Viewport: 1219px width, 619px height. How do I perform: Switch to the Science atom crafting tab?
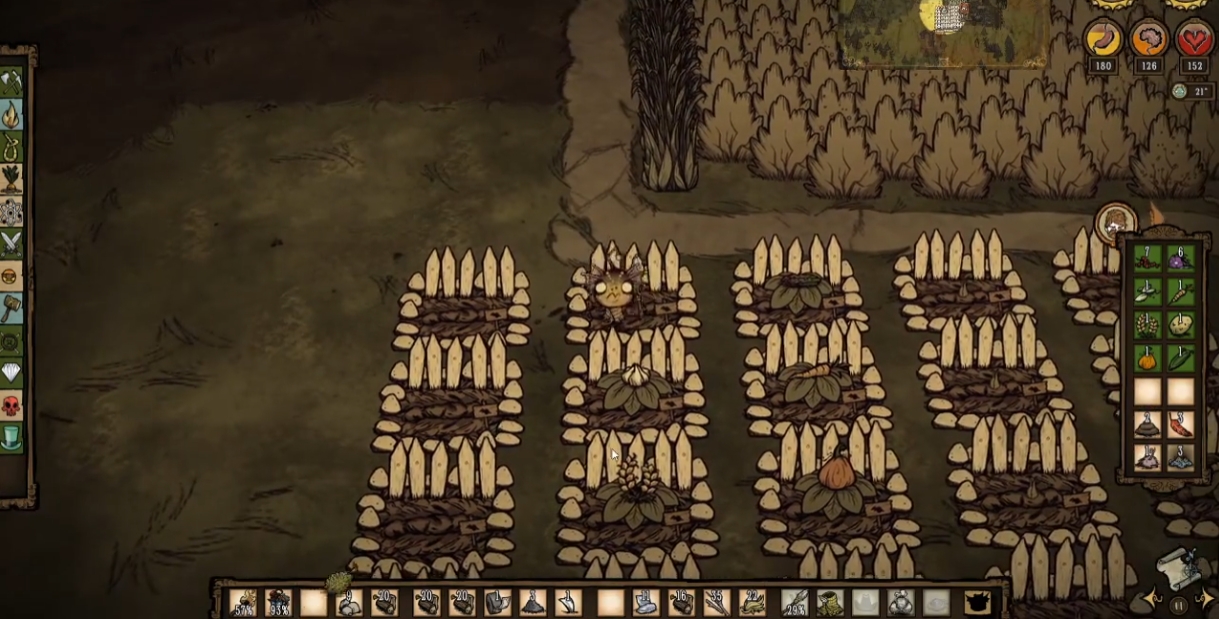pos(11,211)
